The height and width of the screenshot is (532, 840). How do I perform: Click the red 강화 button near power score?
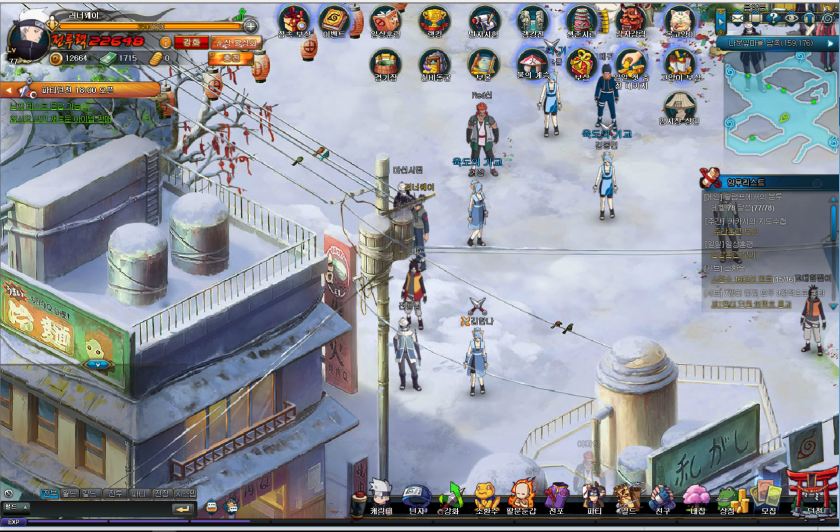tap(188, 42)
